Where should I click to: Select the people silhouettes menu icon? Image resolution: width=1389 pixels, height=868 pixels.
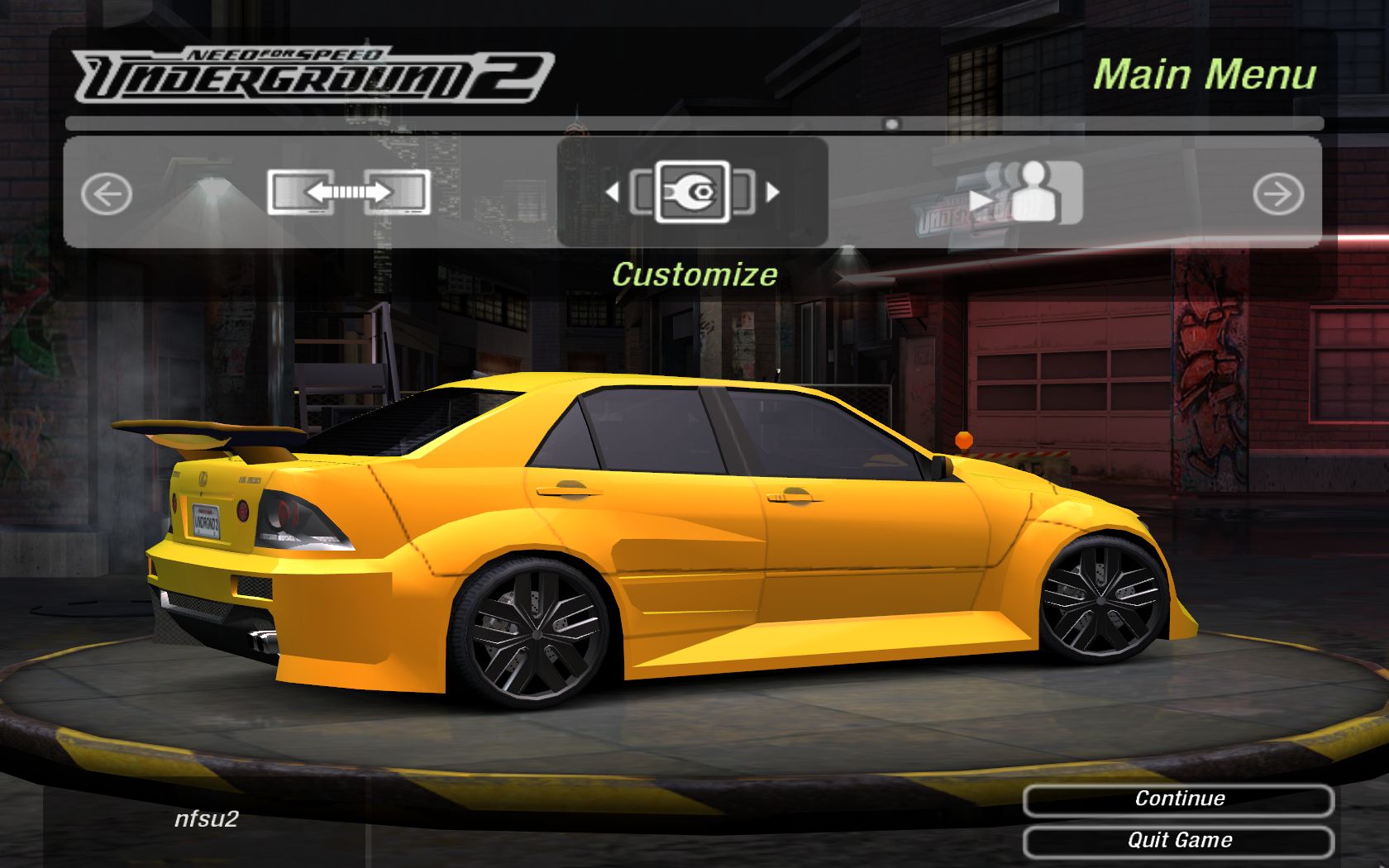[1032, 193]
